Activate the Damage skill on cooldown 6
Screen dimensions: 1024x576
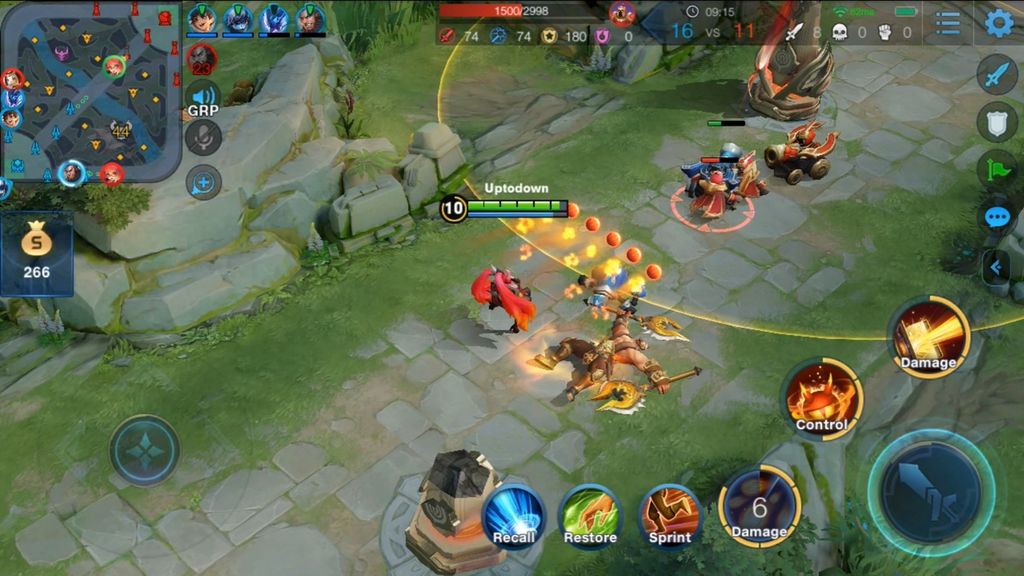click(759, 507)
